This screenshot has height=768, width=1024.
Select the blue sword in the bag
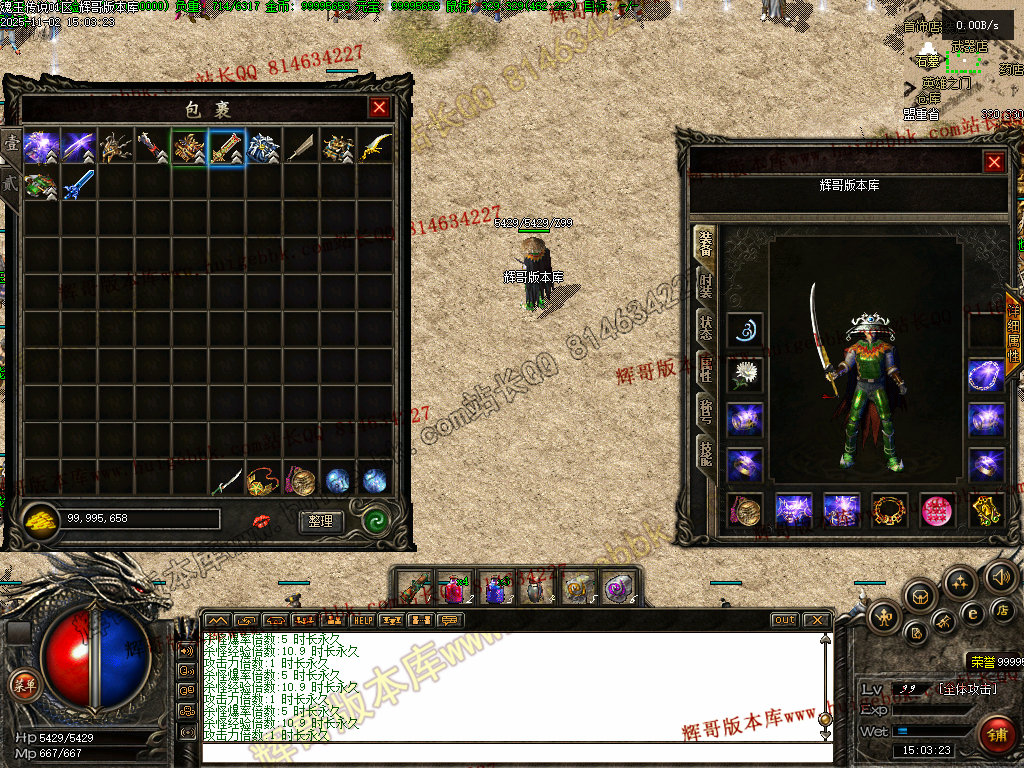[x=78, y=185]
